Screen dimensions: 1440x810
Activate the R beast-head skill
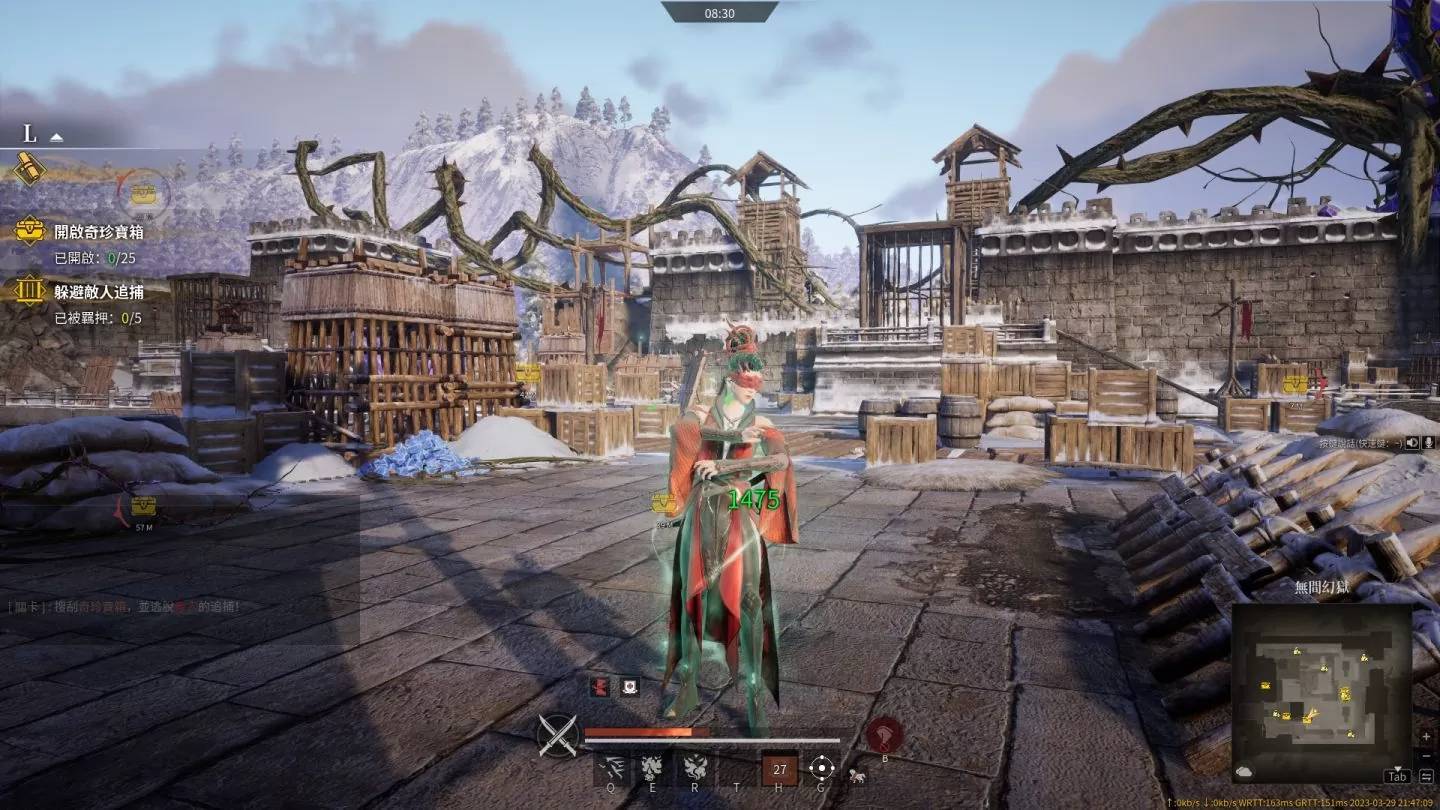pos(693,767)
